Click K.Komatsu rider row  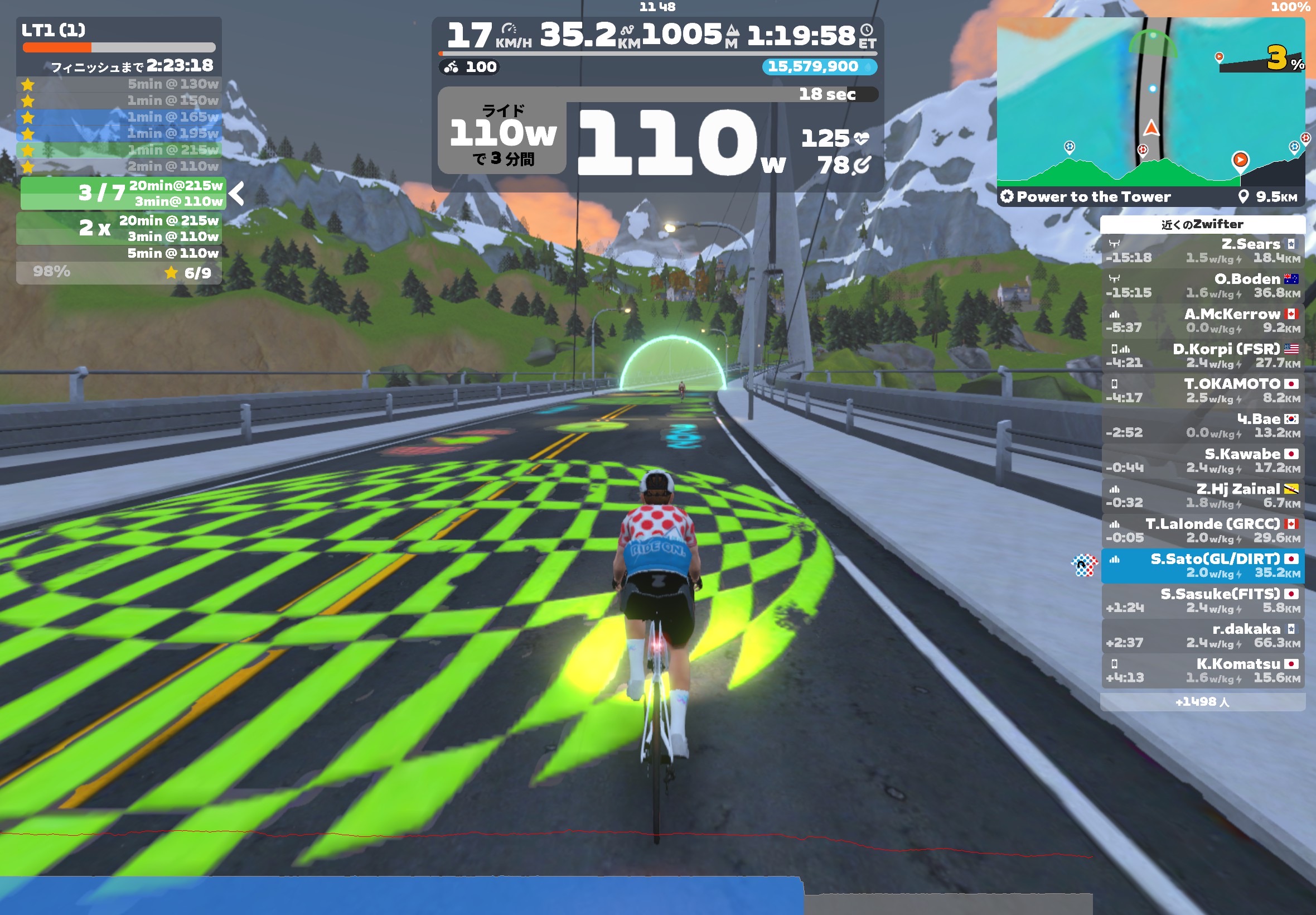point(1202,670)
